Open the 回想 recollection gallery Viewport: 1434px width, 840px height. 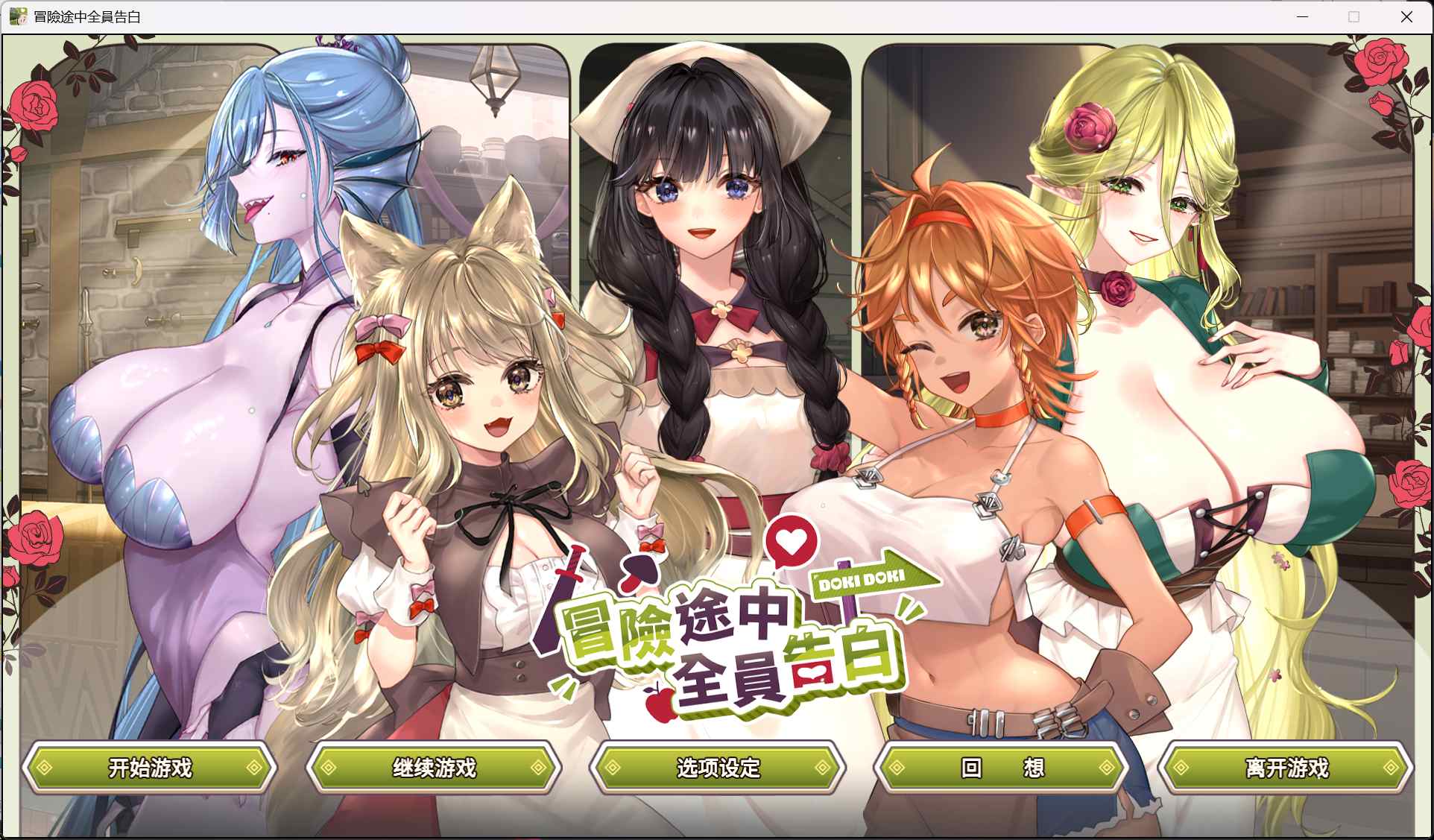[x=1001, y=768]
